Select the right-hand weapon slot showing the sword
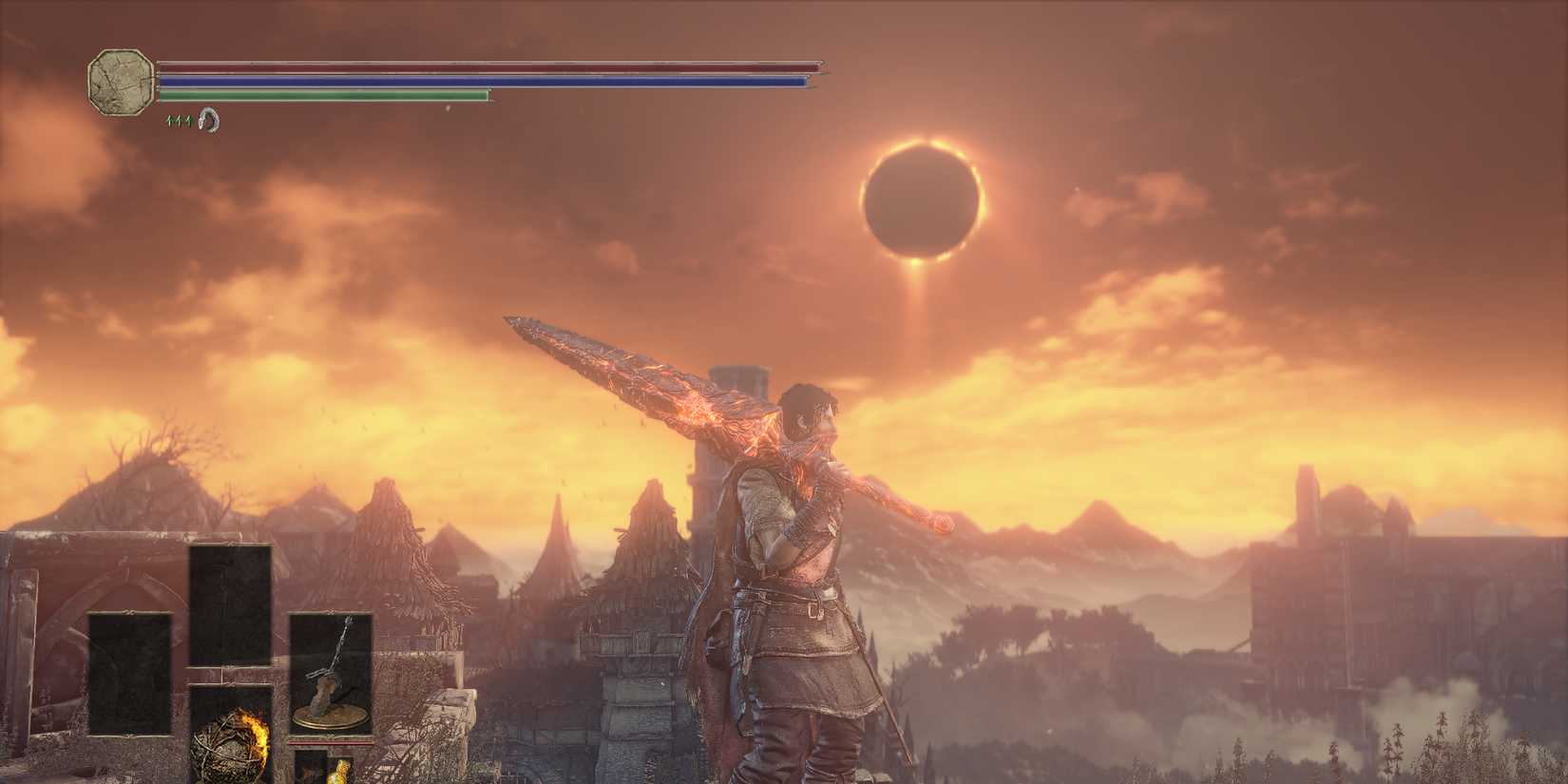 [x=331, y=670]
